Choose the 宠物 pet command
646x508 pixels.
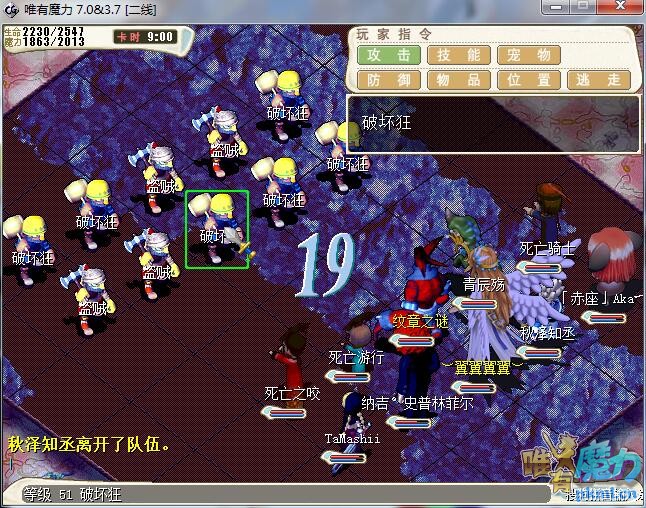(x=529, y=56)
